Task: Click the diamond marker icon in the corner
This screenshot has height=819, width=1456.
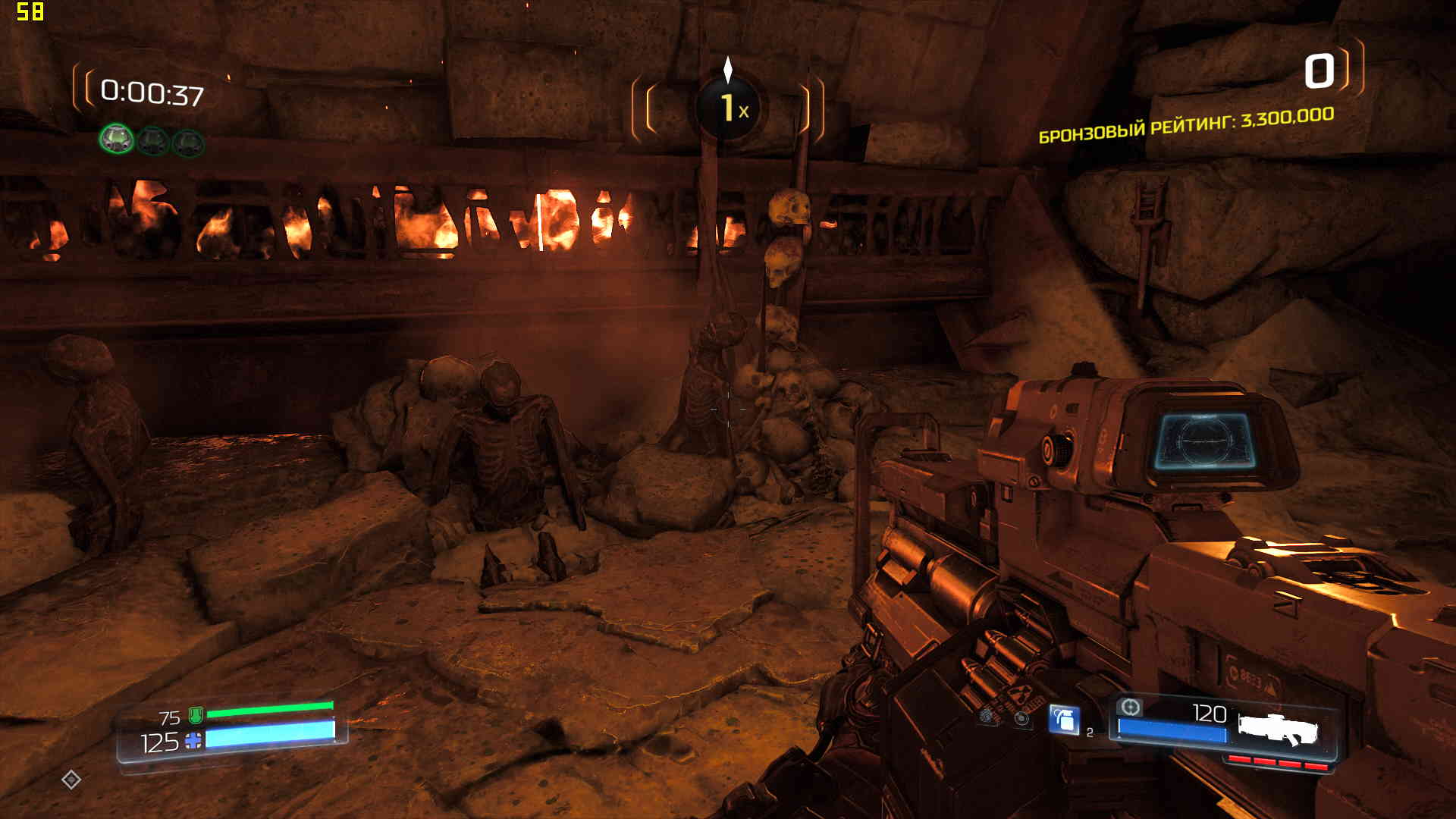Action: [x=71, y=779]
